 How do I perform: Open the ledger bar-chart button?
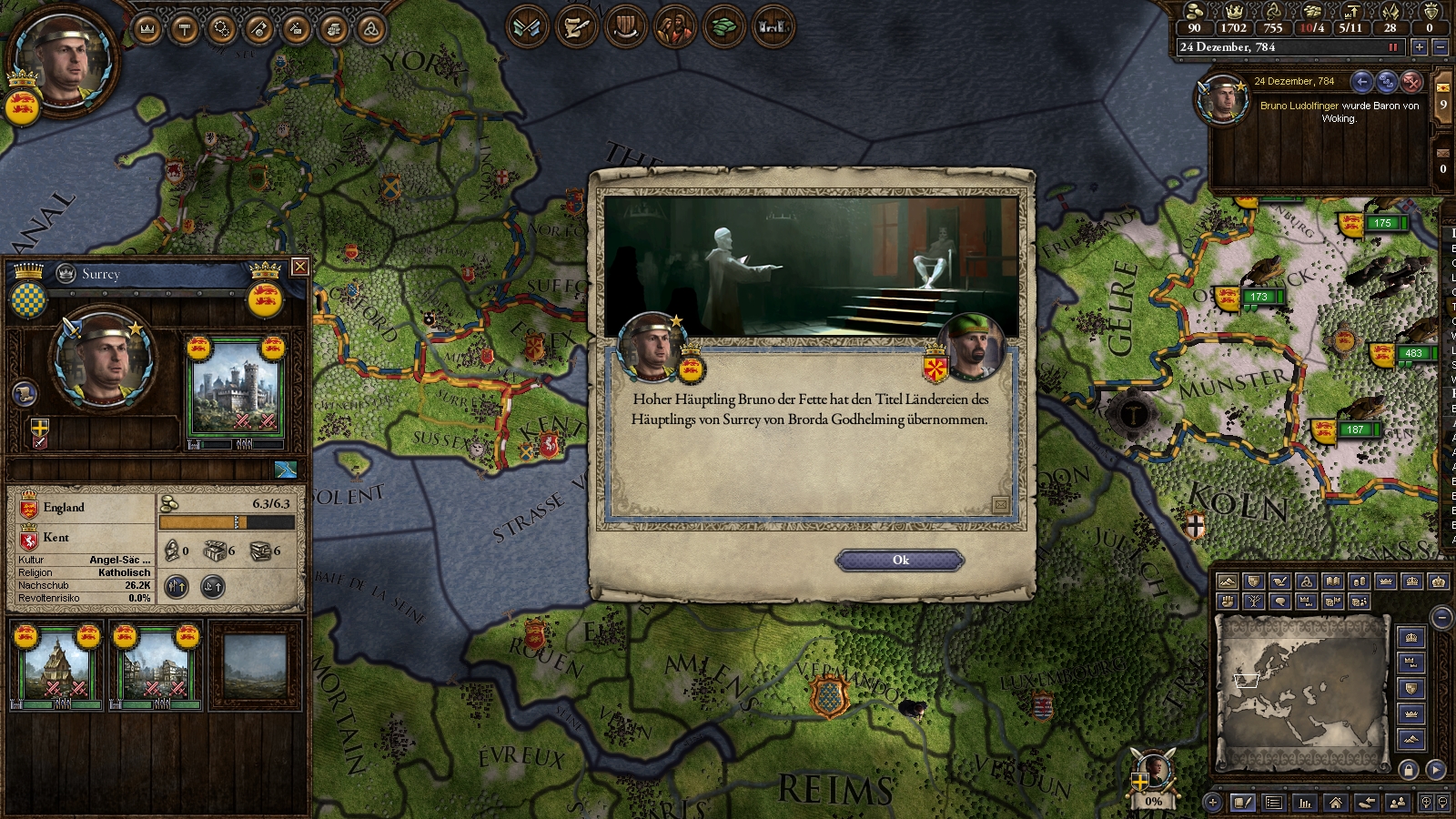[x=1305, y=803]
